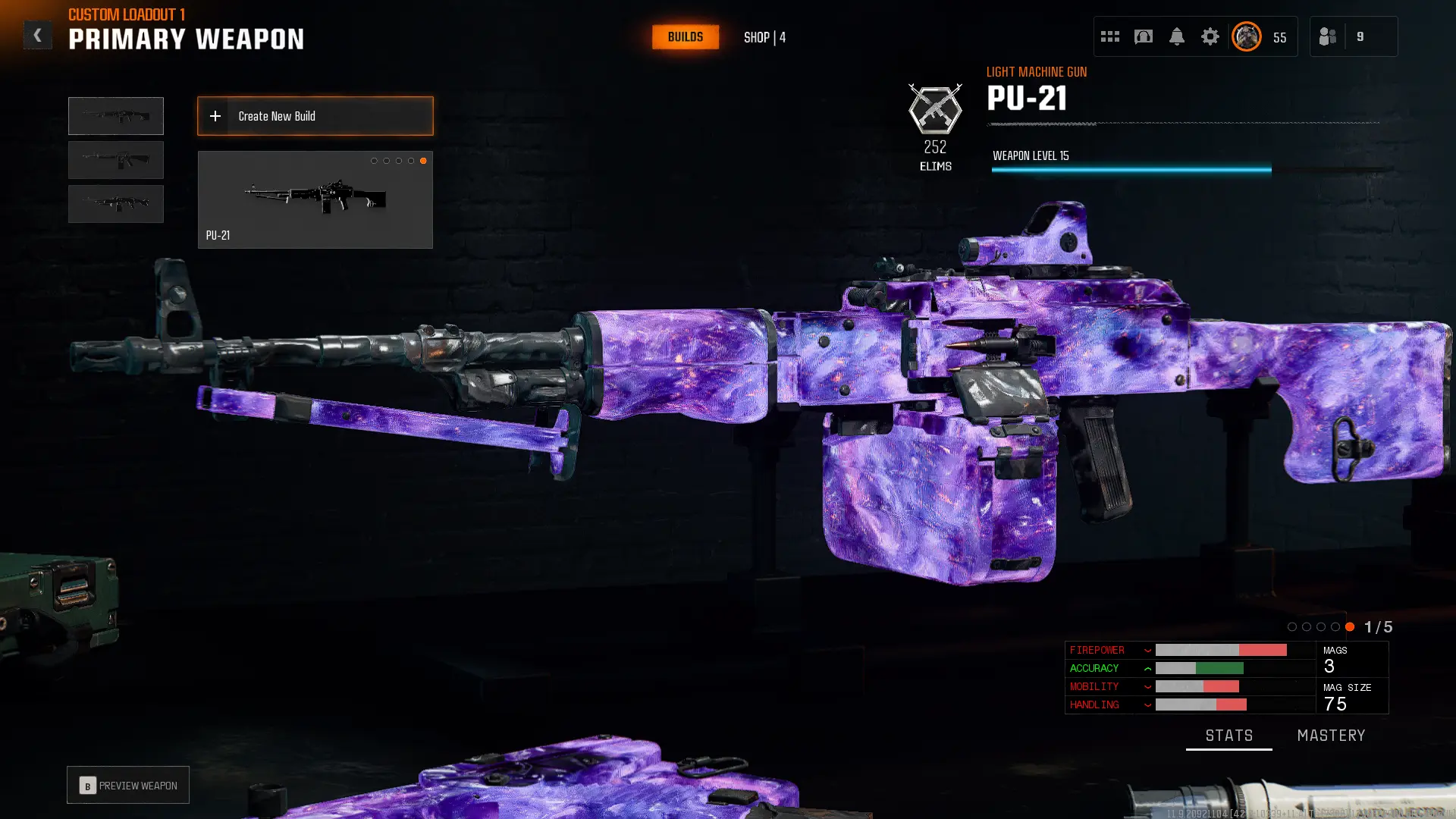This screenshot has width=1456, height=819.
Task: Open the social menu grid icon
Action: [1109, 36]
